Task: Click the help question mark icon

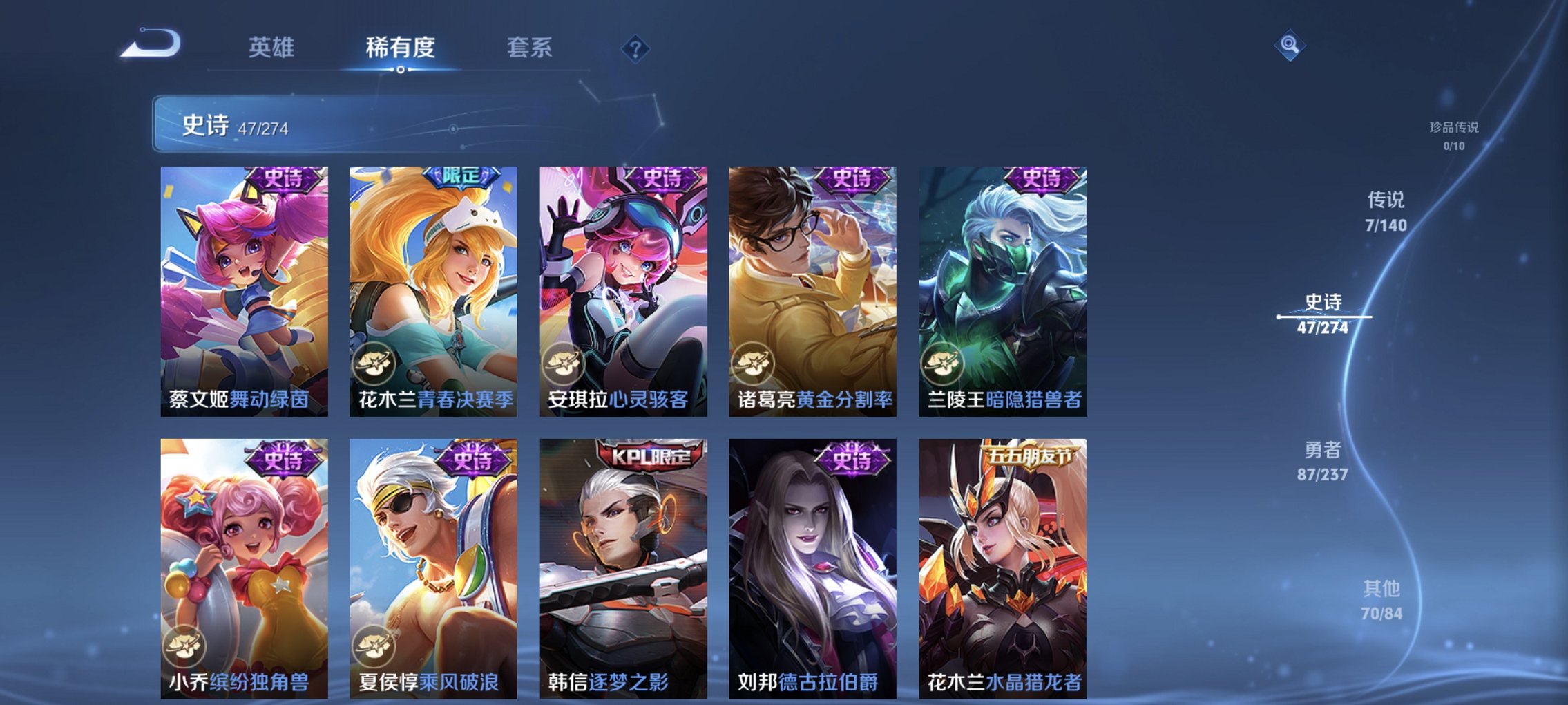Action: pyautogui.click(x=637, y=48)
